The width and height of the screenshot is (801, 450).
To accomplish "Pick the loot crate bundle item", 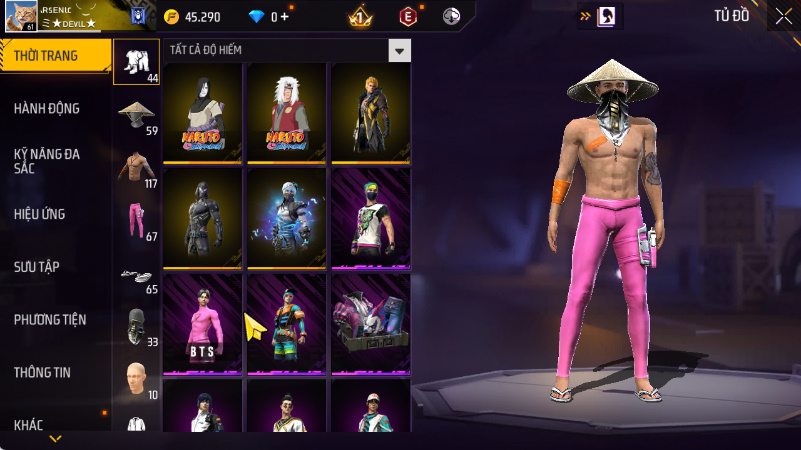I will click(372, 322).
